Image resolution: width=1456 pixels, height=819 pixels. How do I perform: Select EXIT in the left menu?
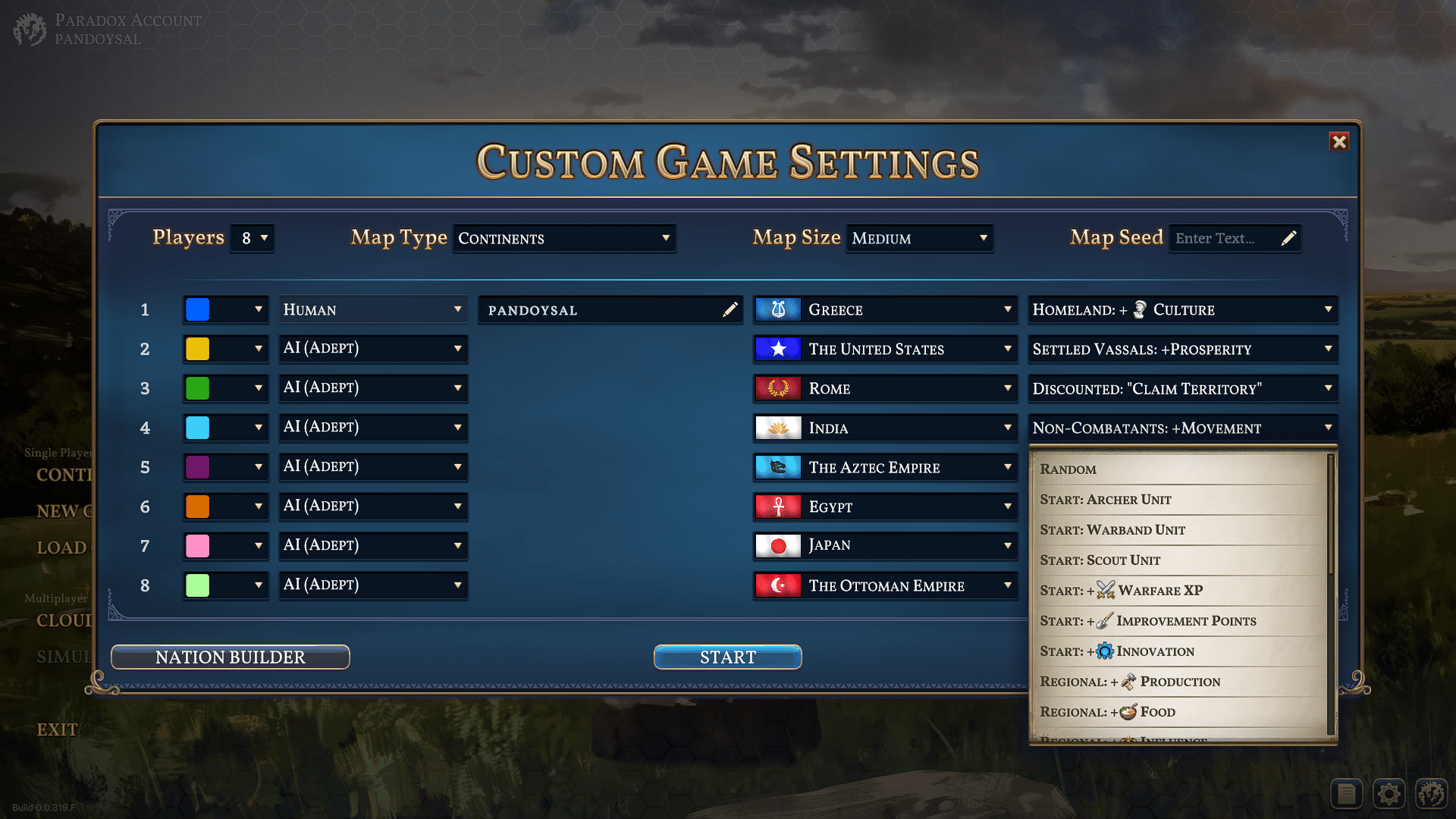click(x=57, y=729)
